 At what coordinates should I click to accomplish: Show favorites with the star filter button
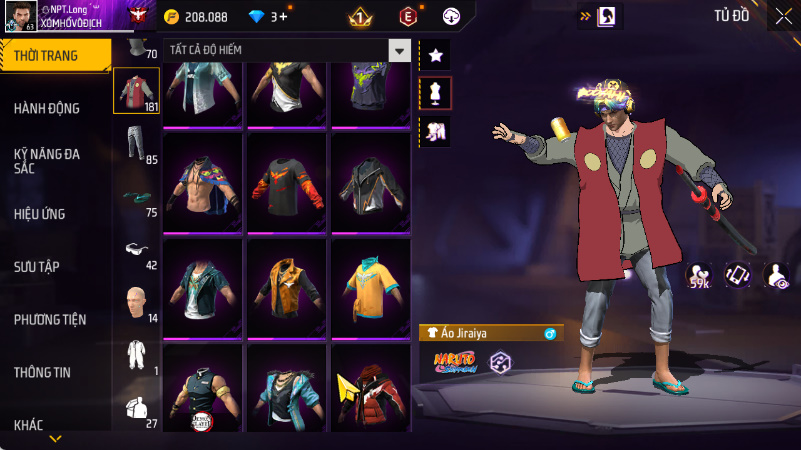(435, 56)
